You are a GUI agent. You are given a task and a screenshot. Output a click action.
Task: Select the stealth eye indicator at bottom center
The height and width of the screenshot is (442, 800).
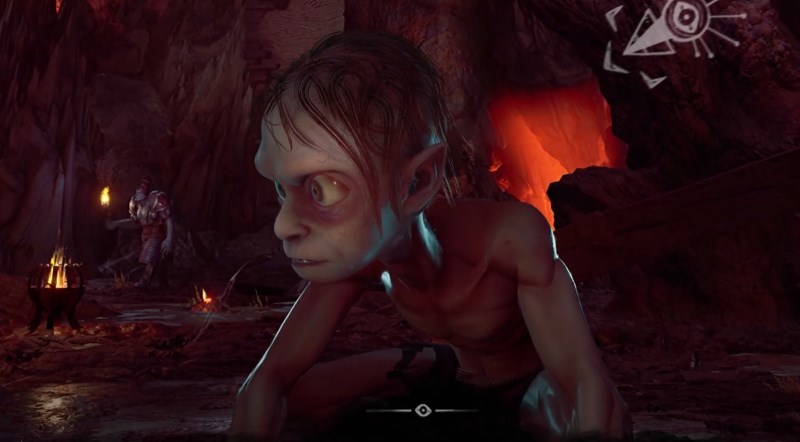coord(422,410)
